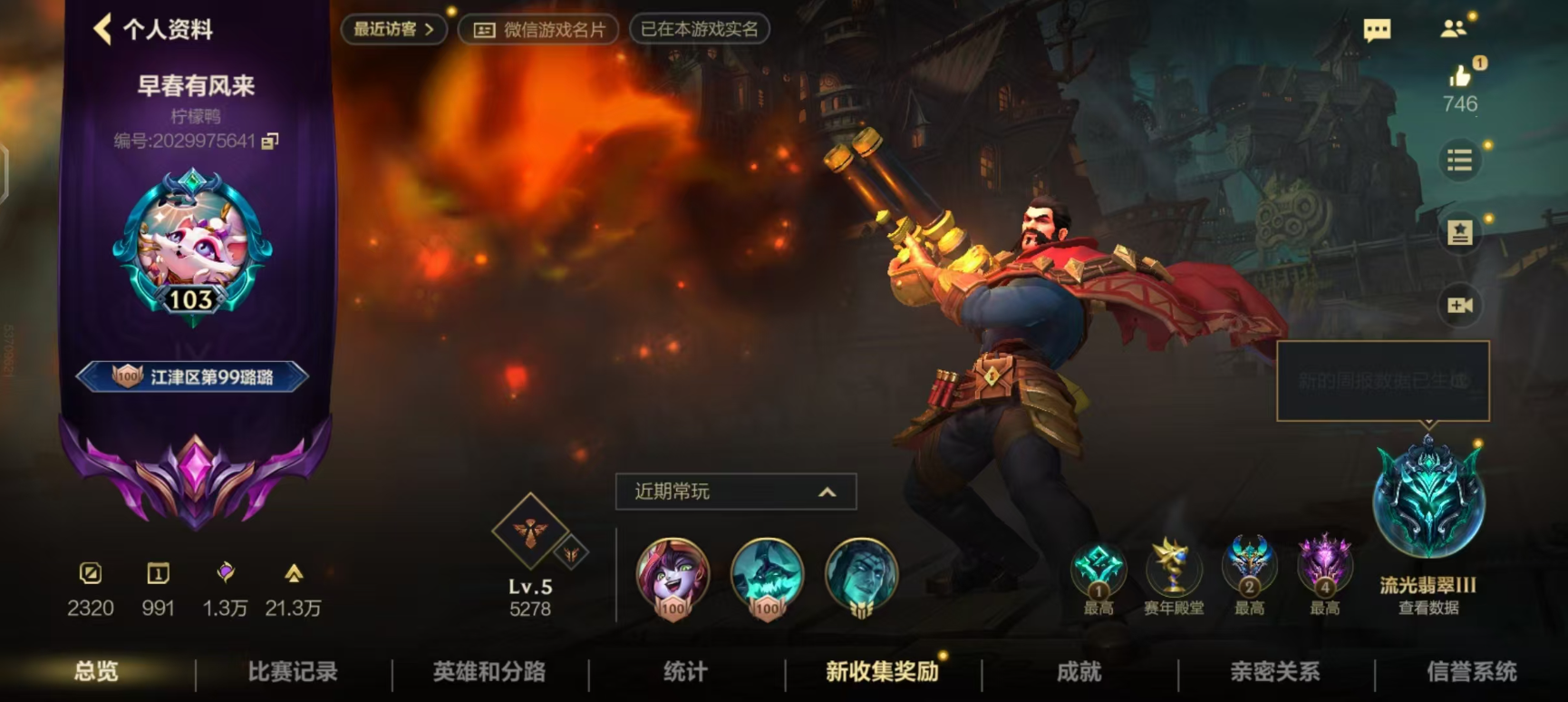
Task: Open the 成就 tab
Action: click(x=1075, y=672)
